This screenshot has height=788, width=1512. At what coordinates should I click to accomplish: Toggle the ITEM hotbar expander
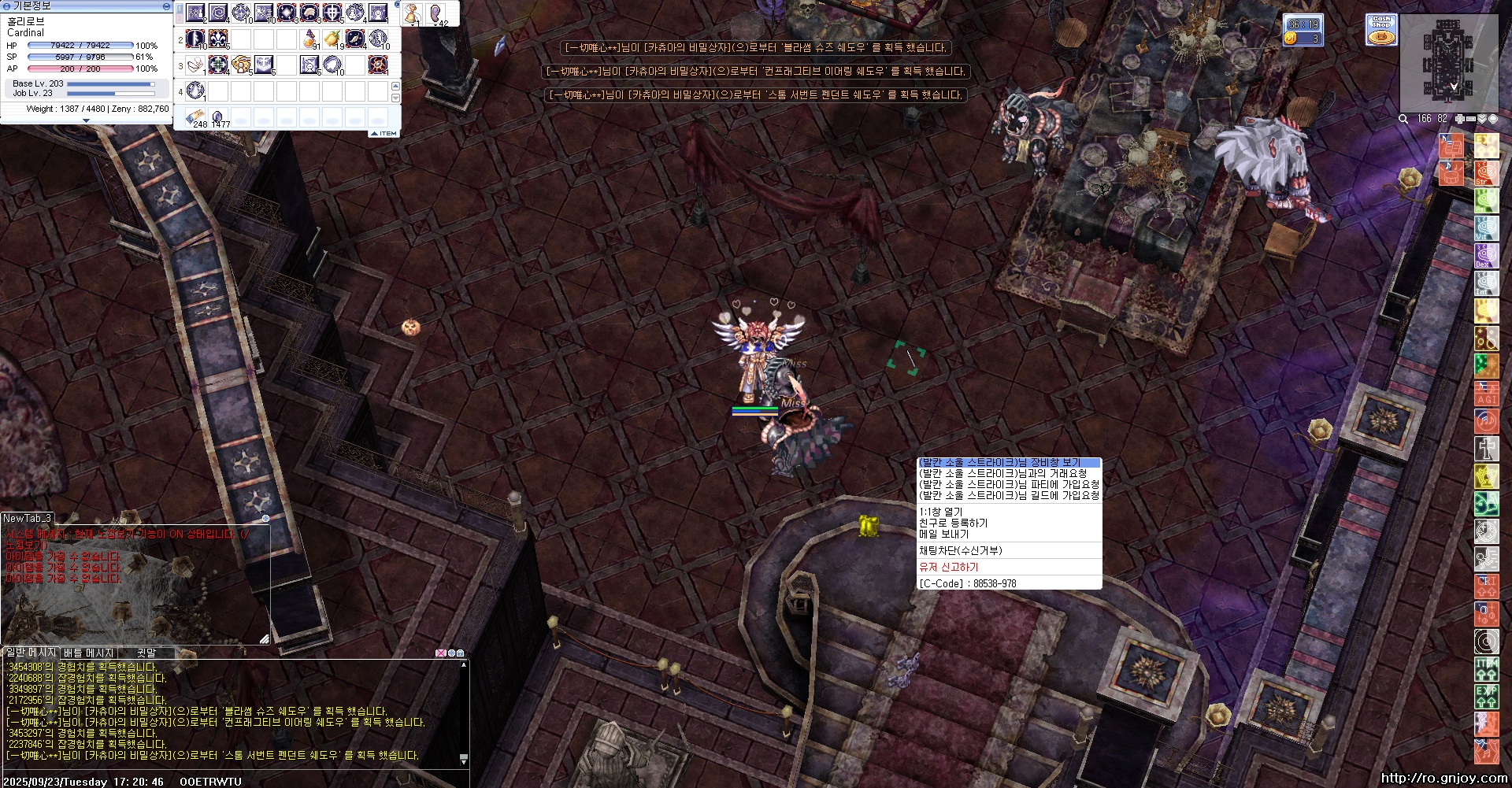[386, 133]
